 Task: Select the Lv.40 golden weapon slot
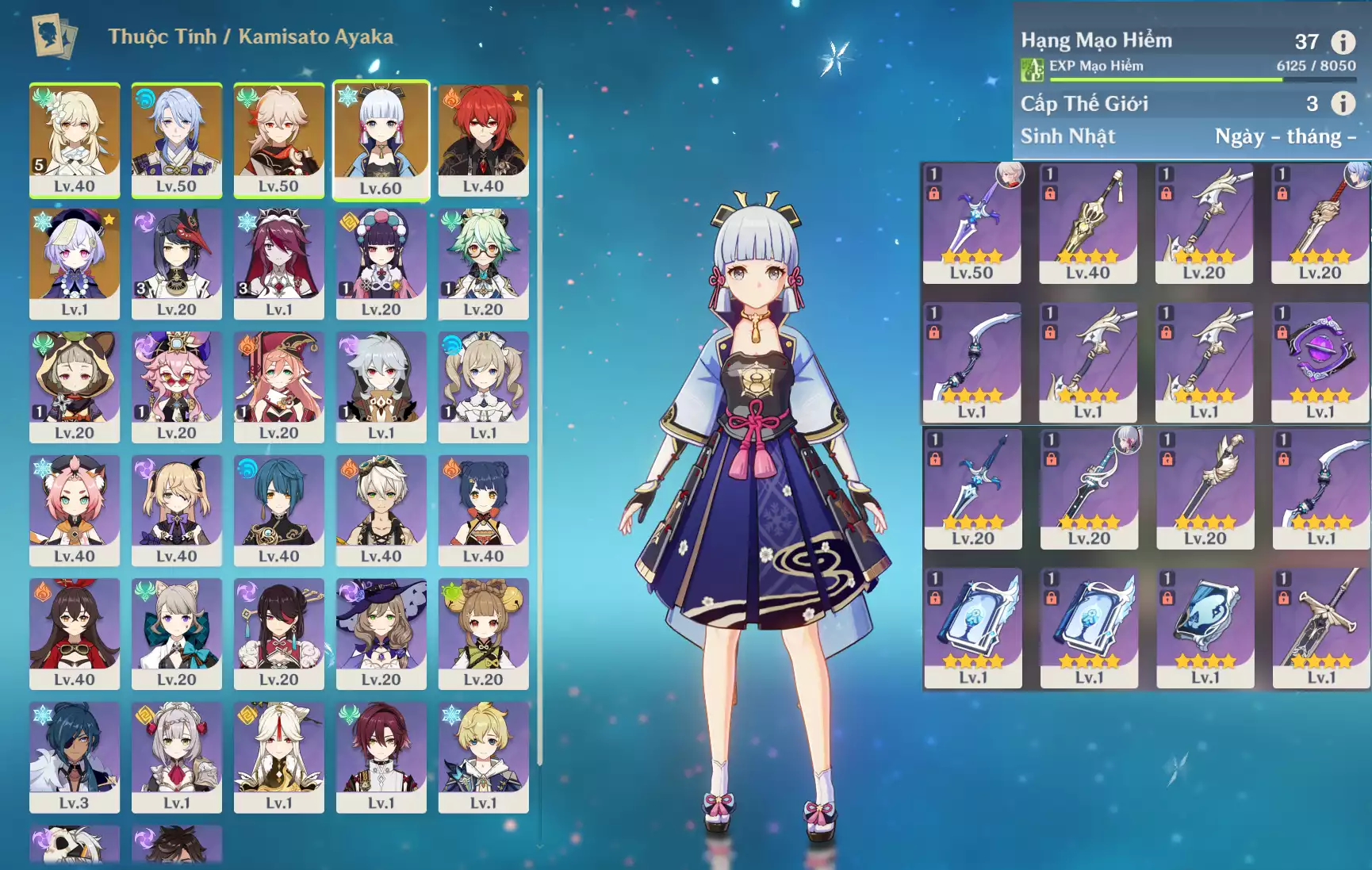tap(1087, 223)
